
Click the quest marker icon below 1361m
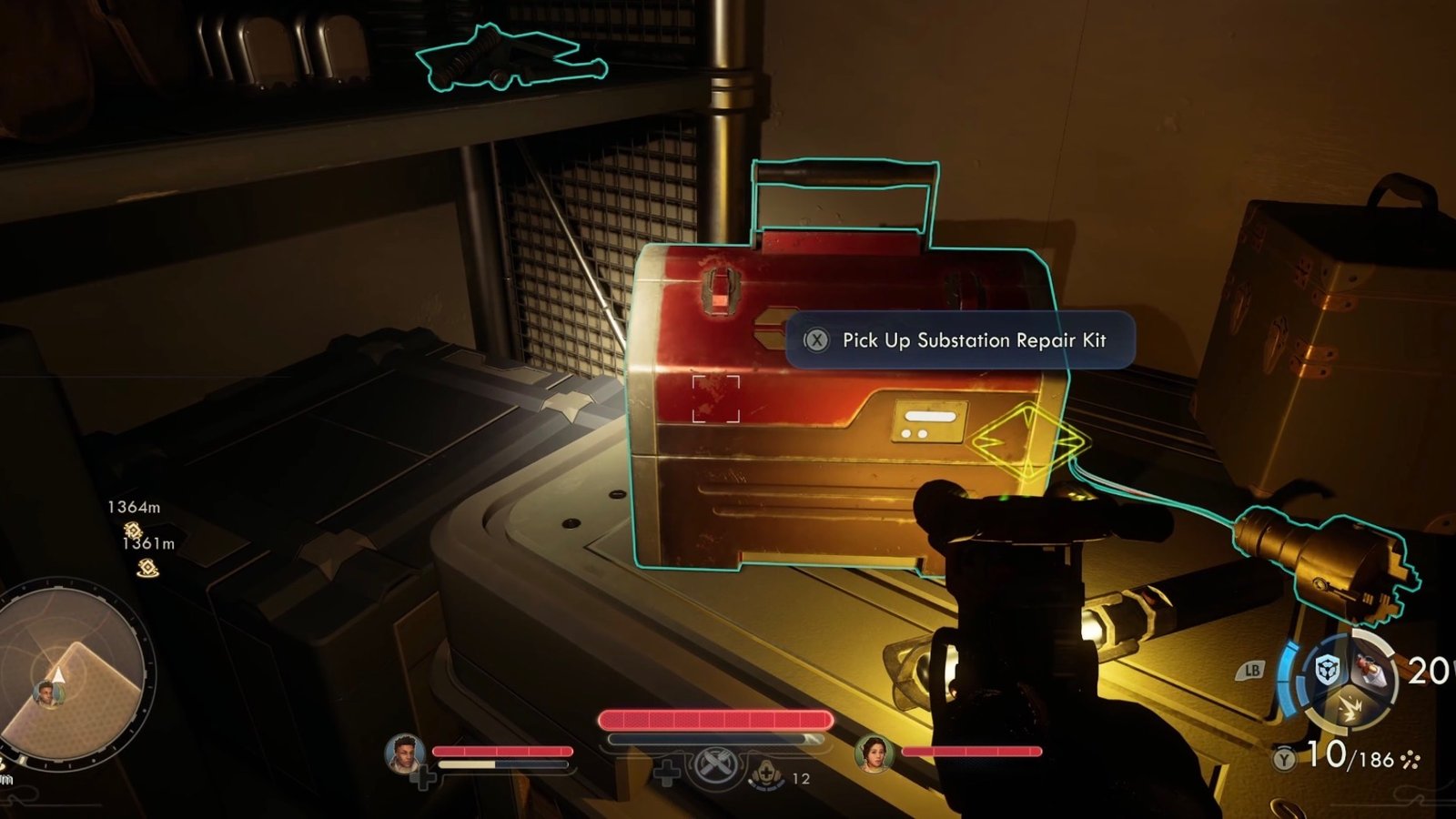(x=147, y=567)
